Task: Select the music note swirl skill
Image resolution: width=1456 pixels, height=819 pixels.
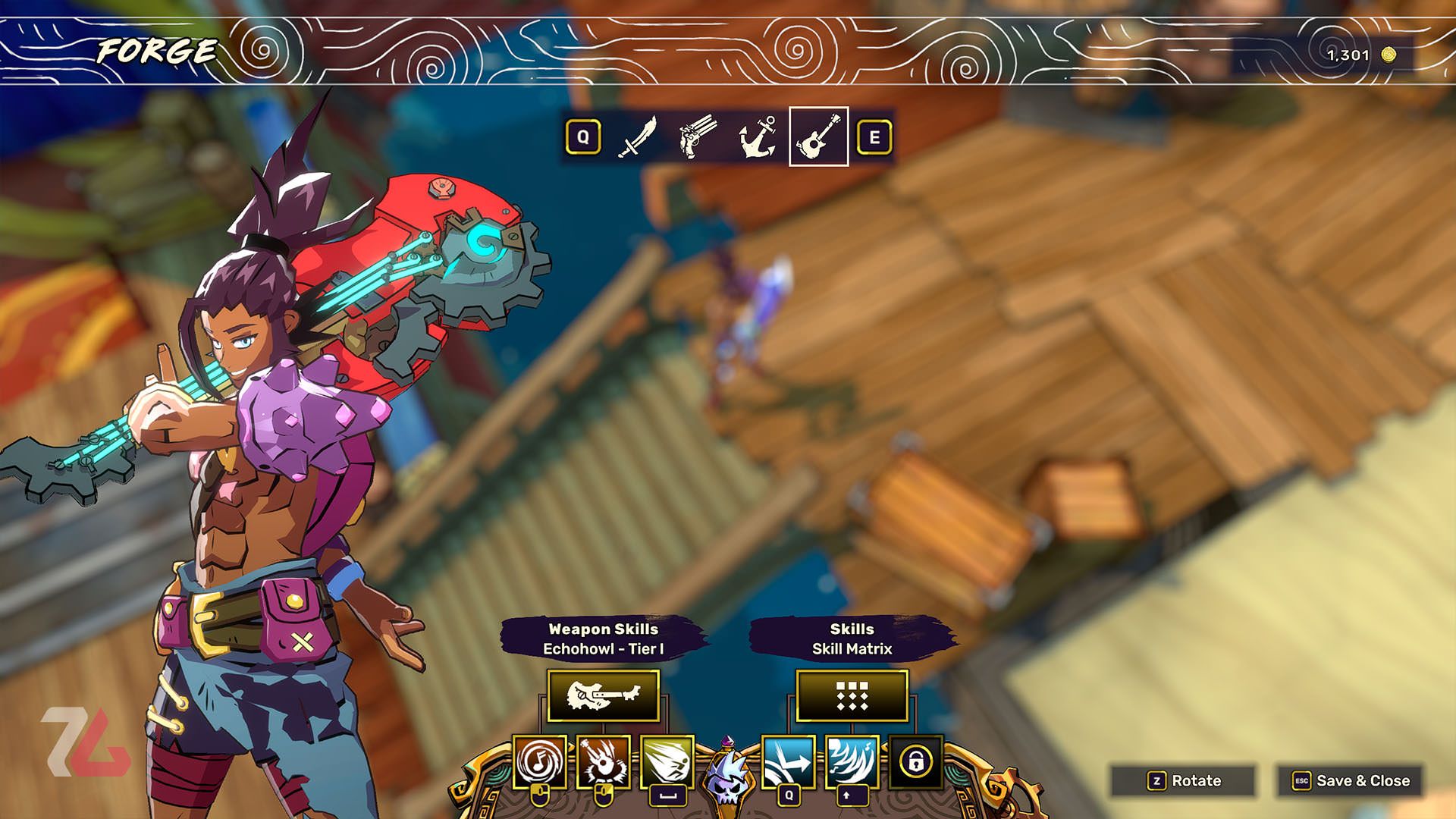Action: click(540, 761)
